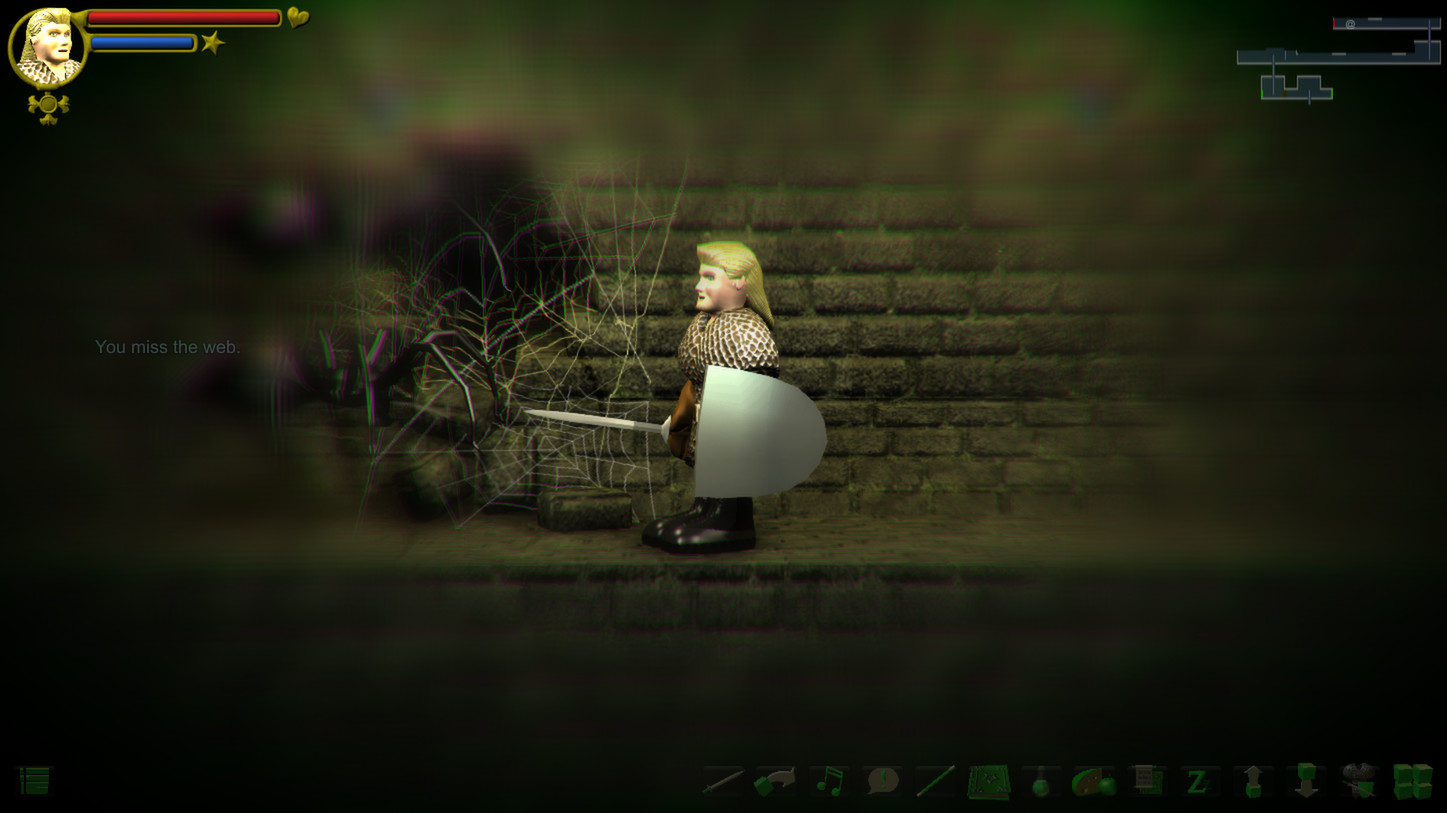The width and height of the screenshot is (1447, 813).
Task: Click the star beside the blue mana bar
Action: point(212,42)
